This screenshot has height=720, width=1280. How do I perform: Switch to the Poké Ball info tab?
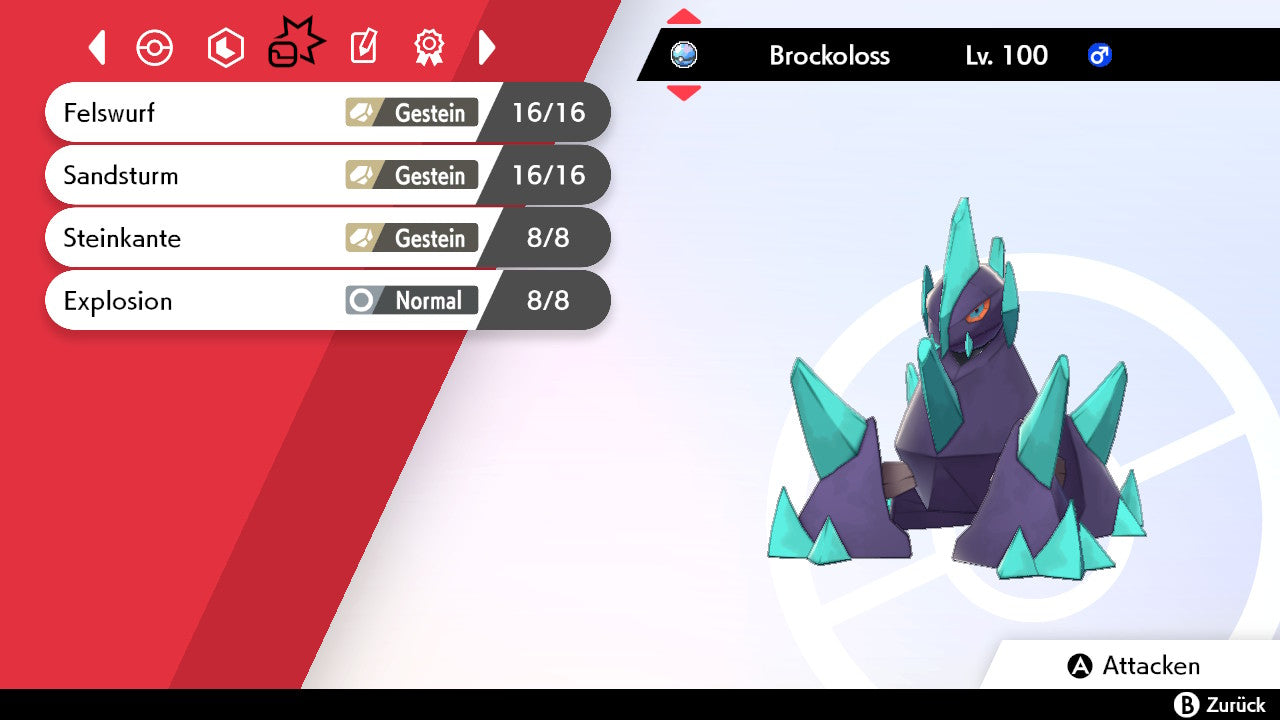click(x=155, y=47)
